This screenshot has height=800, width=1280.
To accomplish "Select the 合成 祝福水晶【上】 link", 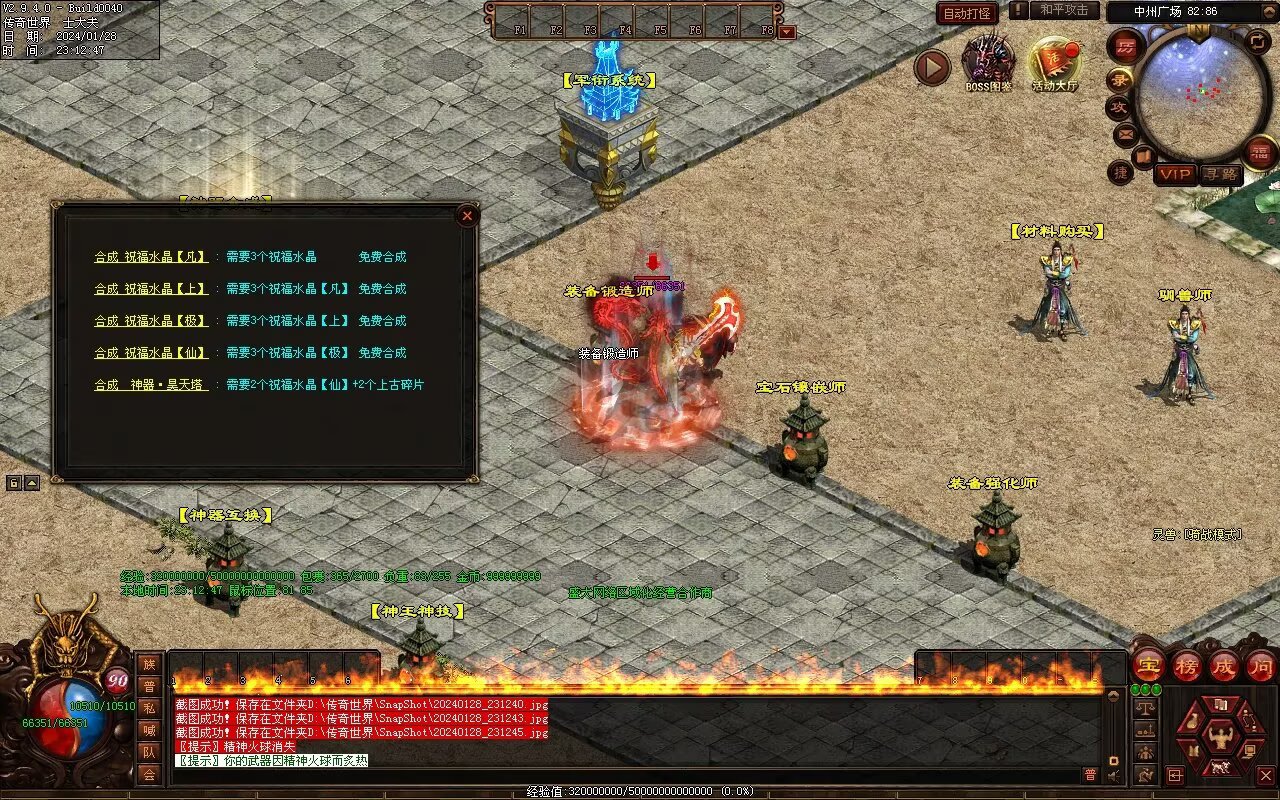I will click(151, 289).
